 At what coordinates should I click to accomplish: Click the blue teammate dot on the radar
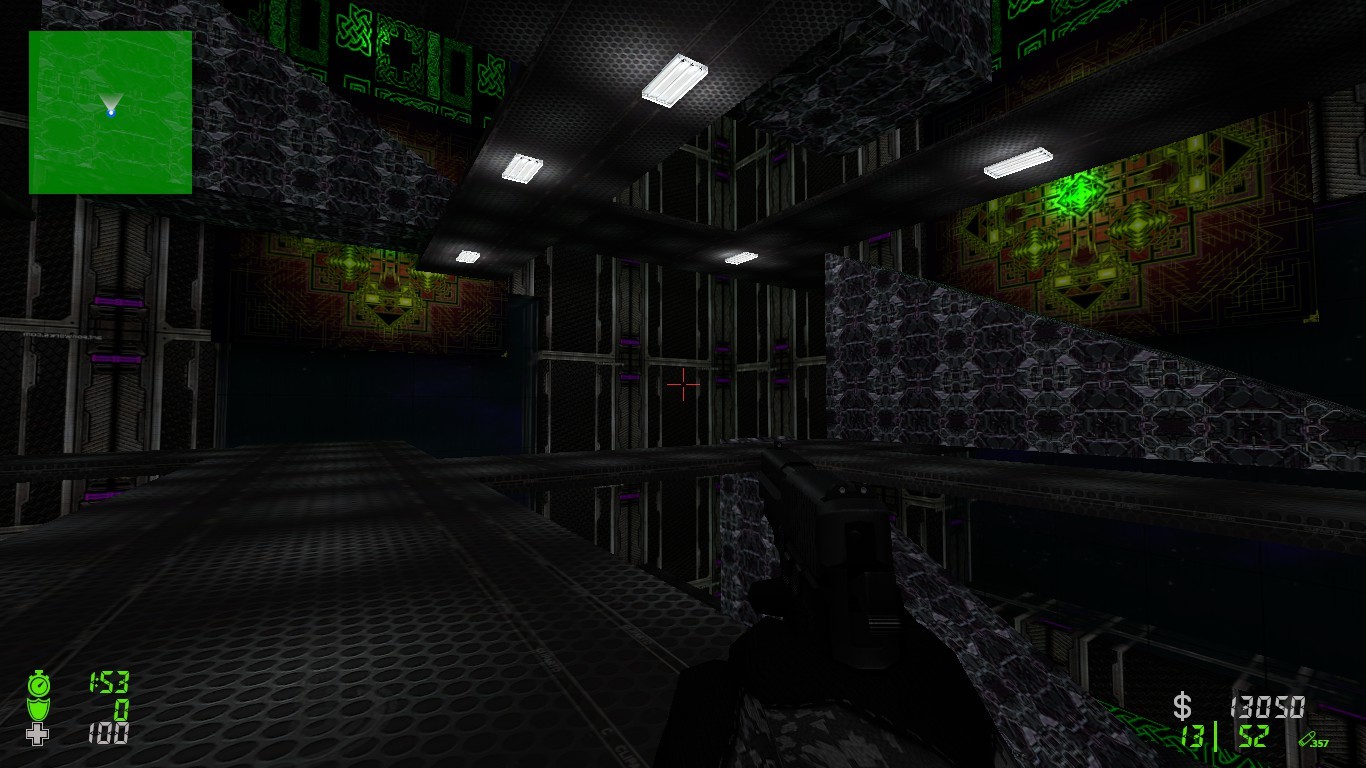point(112,113)
